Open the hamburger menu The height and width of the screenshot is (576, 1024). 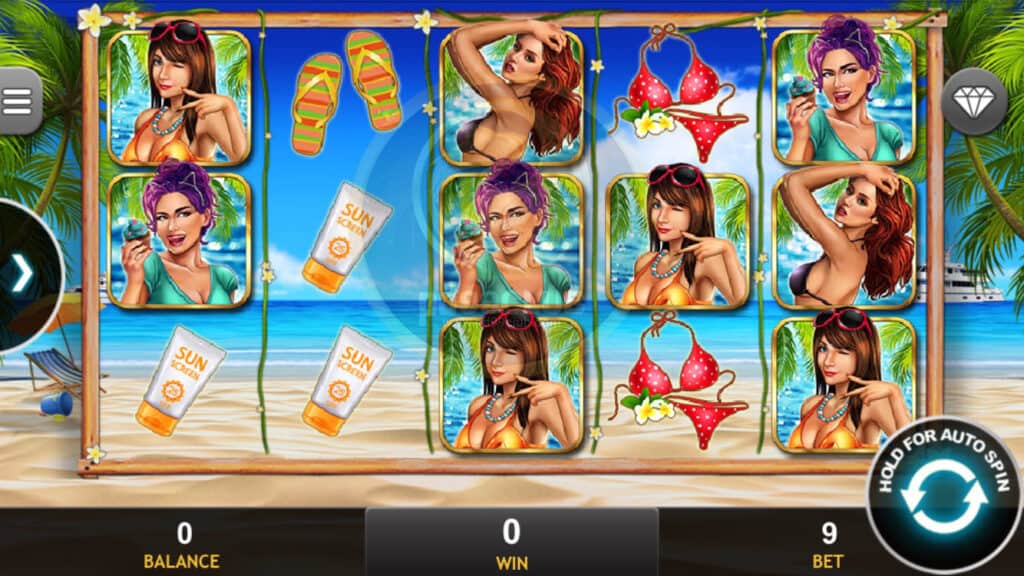point(18,101)
